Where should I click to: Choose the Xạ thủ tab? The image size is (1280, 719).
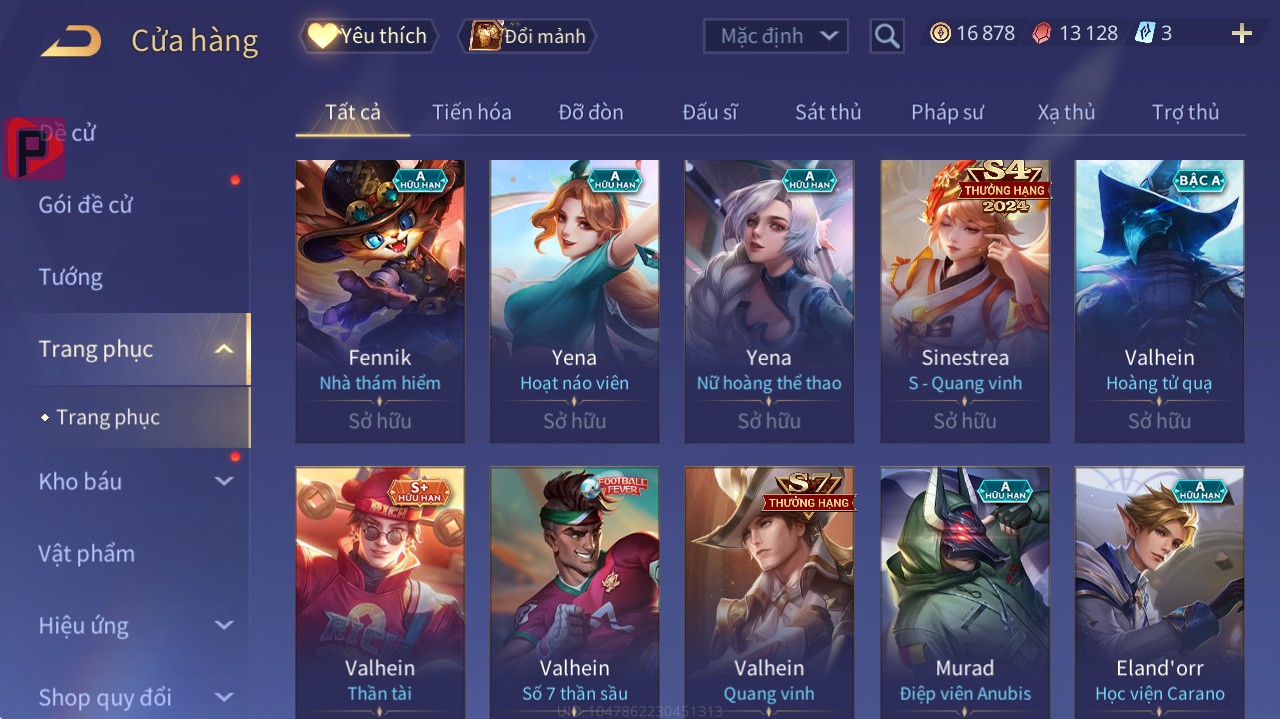(x=1066, y=112)
